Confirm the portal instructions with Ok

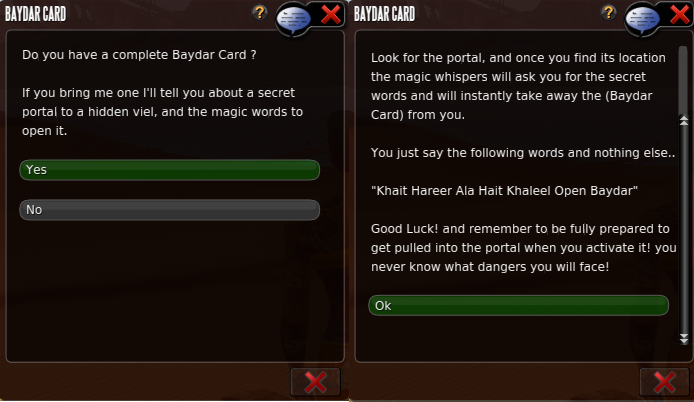click(517, 305)
